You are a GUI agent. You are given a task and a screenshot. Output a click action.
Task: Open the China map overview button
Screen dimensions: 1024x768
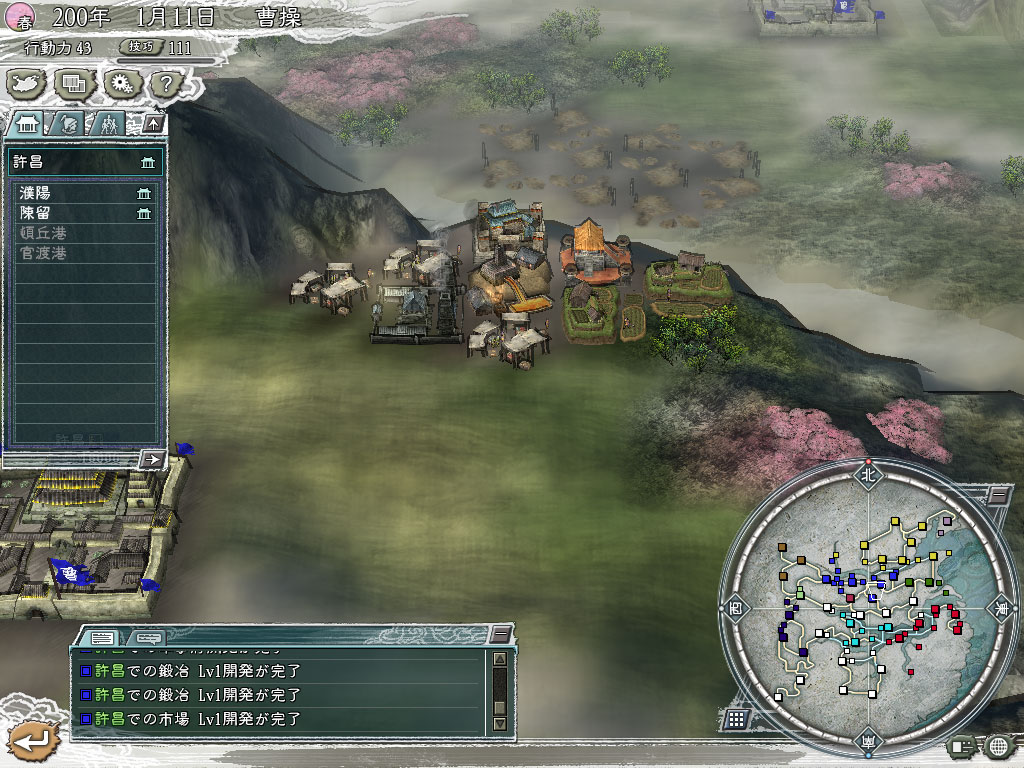[x=27, y=84]
